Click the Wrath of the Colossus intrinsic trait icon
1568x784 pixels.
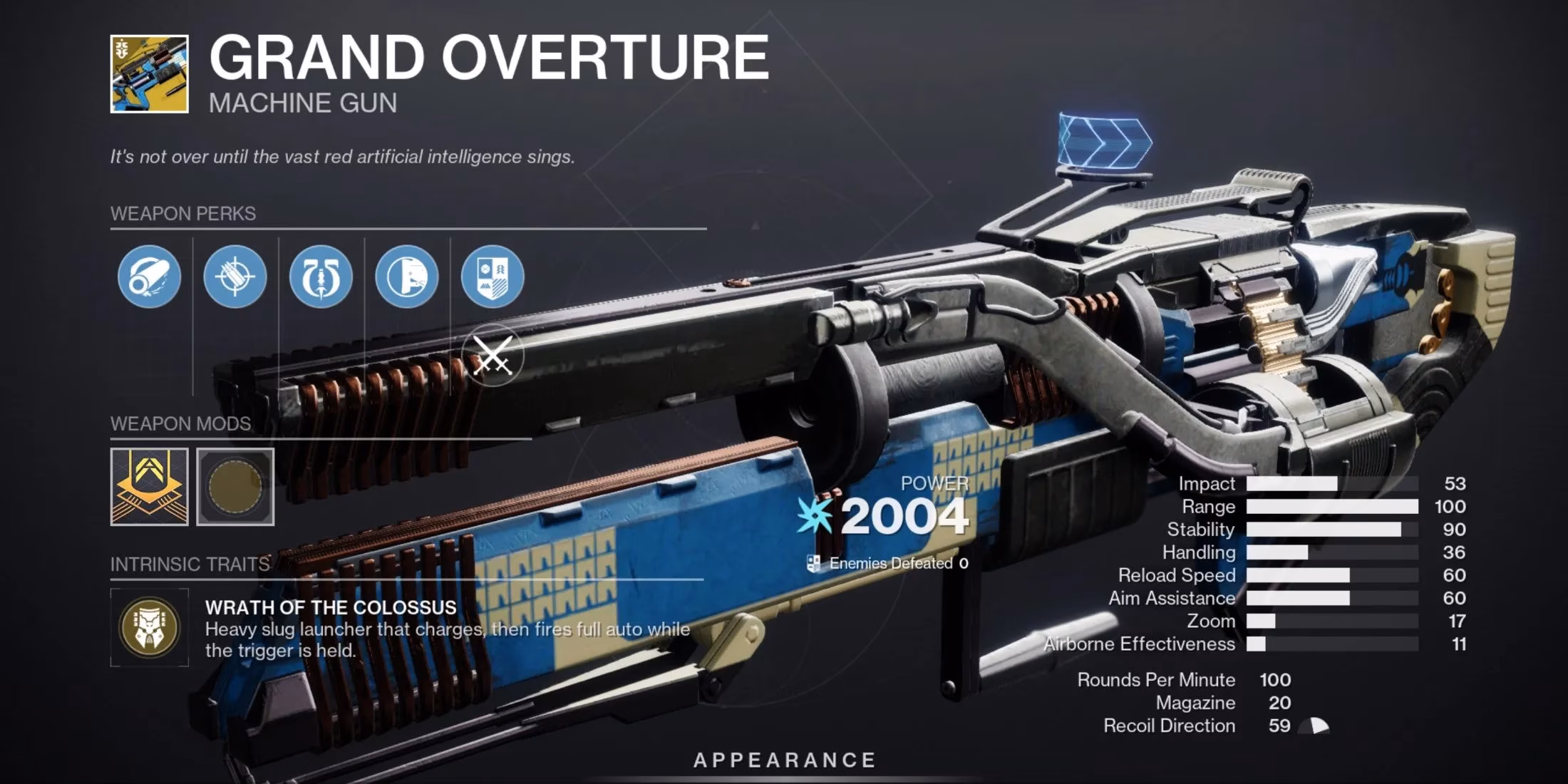tap(150, 627)
